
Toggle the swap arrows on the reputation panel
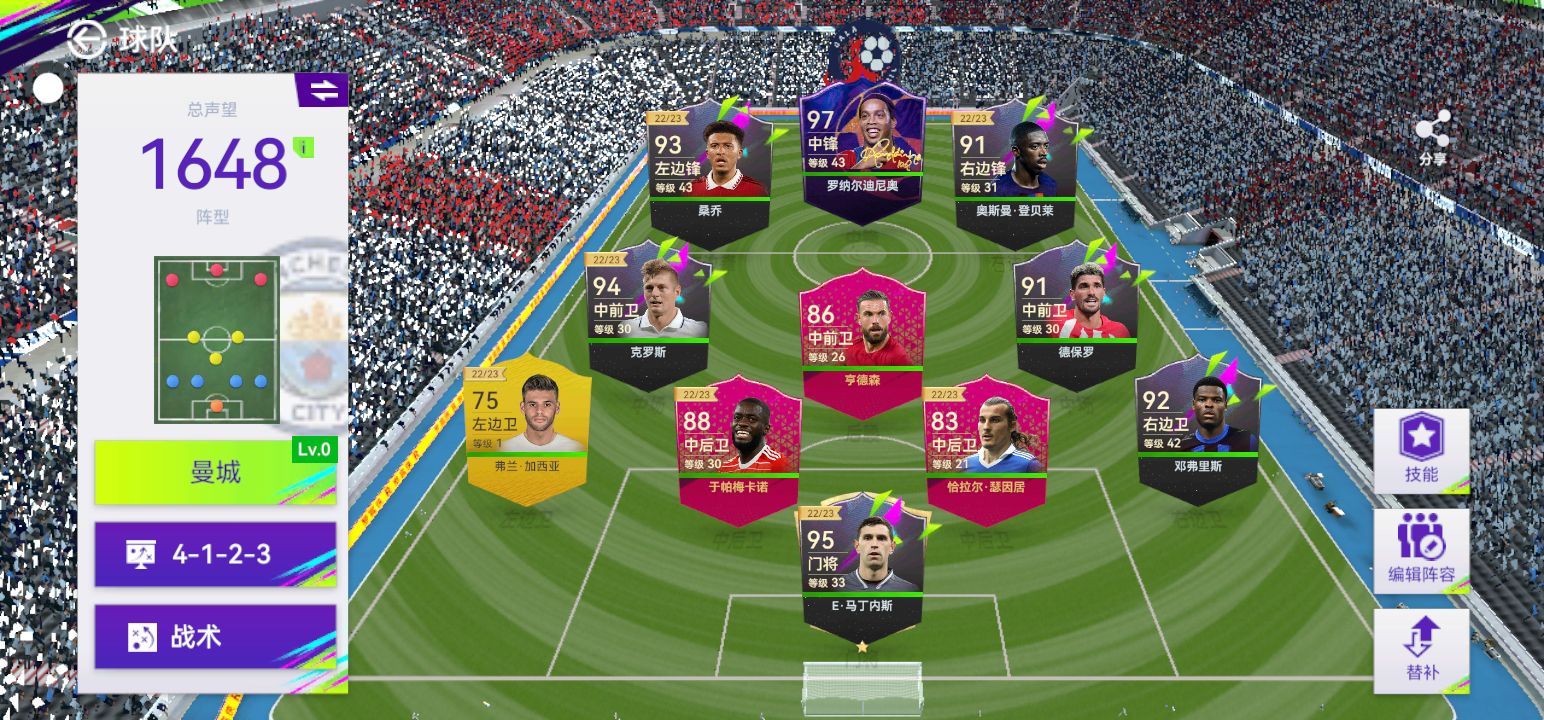(x=323, y=90)
